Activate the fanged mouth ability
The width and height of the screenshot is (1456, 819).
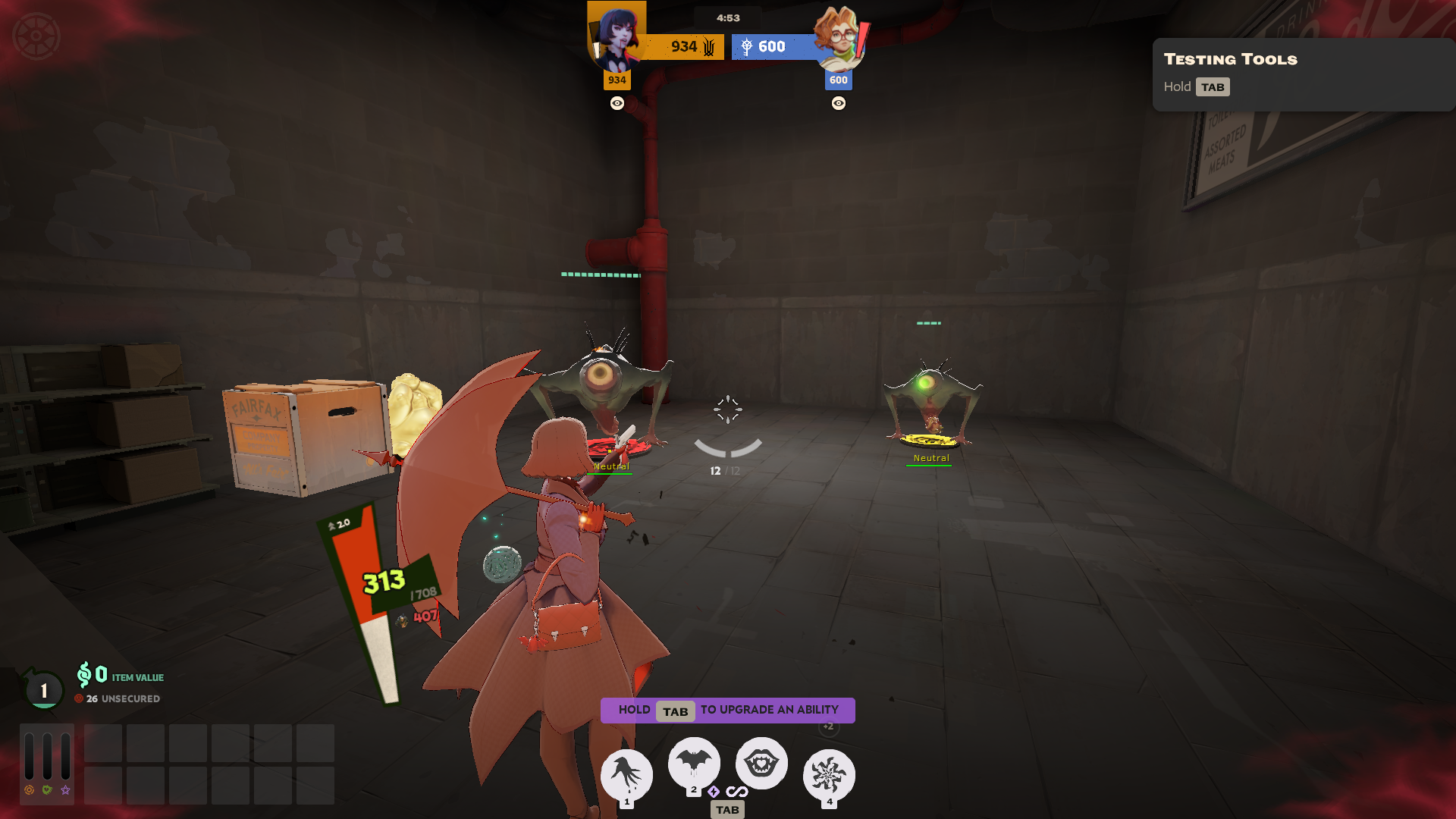(x=761, y=764)
